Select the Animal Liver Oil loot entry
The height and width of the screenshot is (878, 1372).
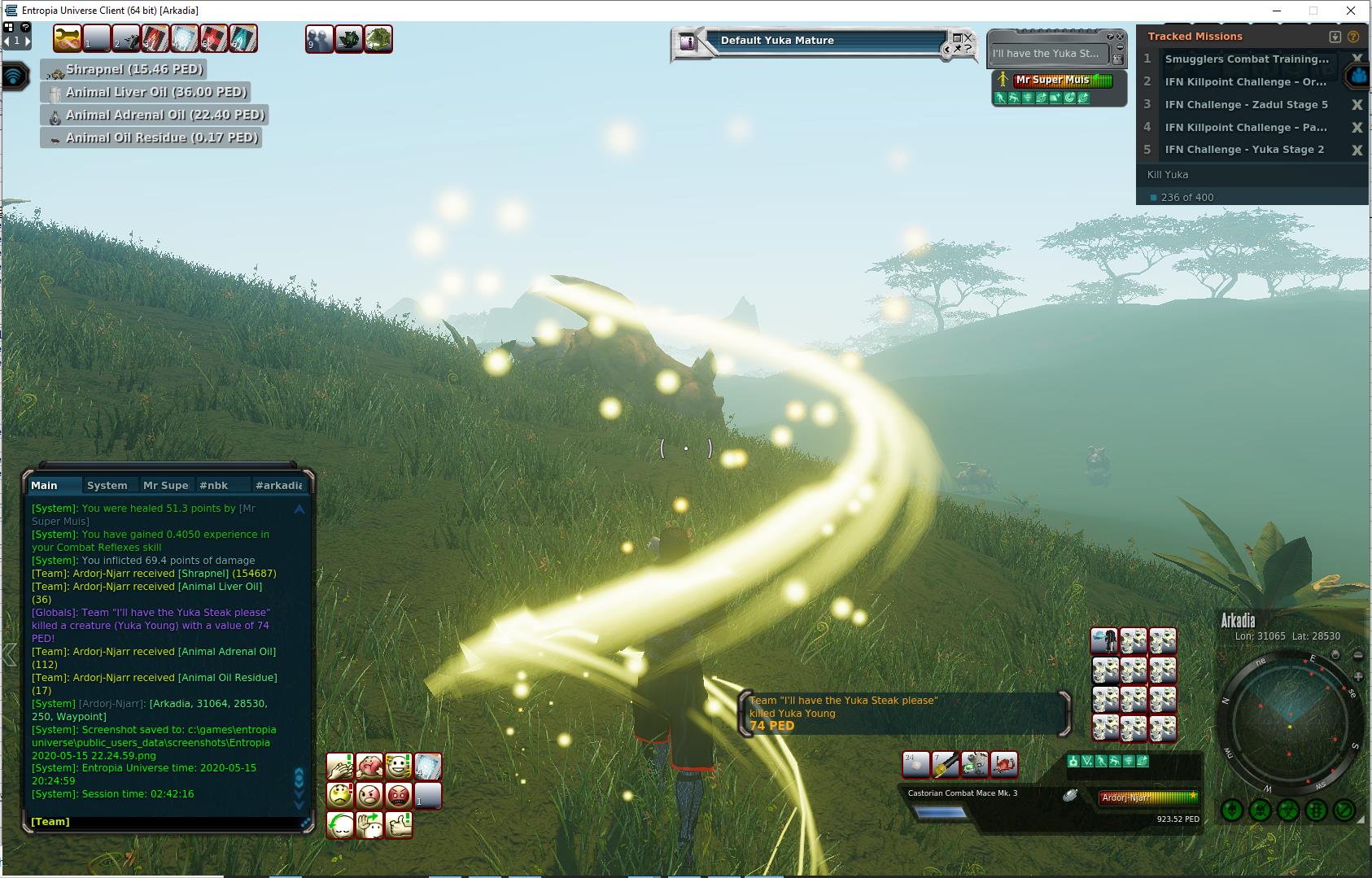[155, 92]
